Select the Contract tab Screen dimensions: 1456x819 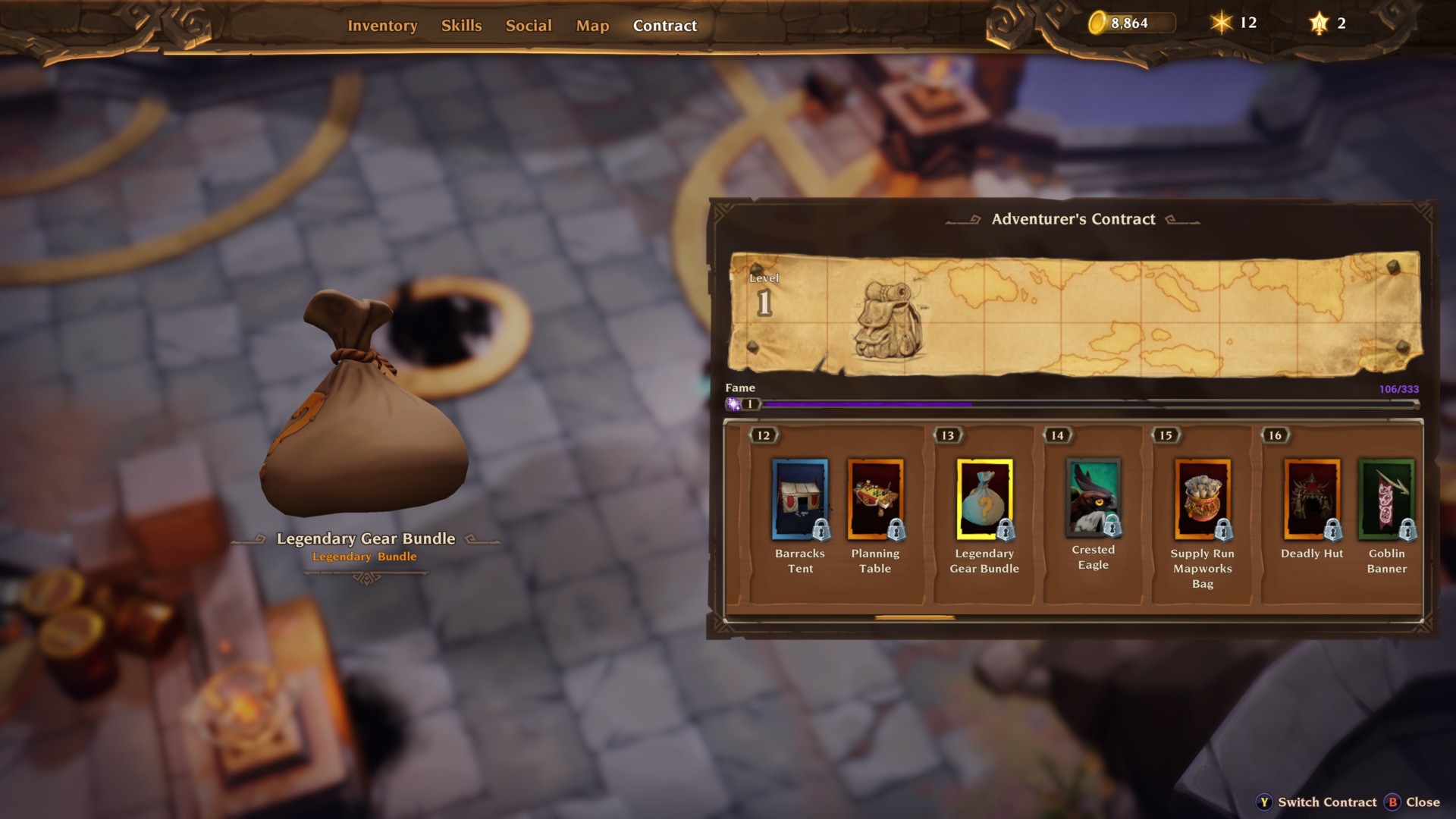click(x=664, y=26)
